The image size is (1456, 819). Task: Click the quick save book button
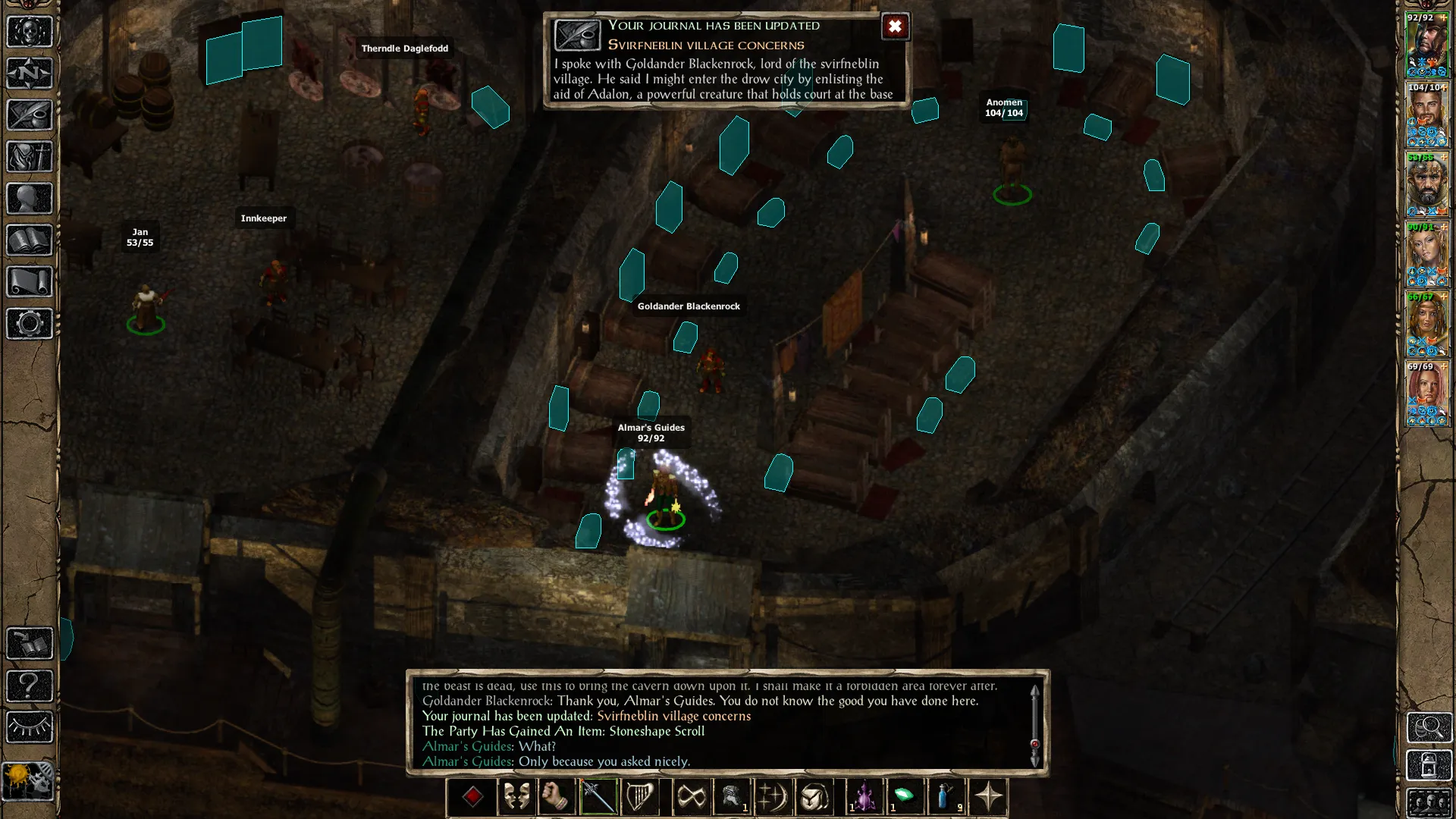30,644
